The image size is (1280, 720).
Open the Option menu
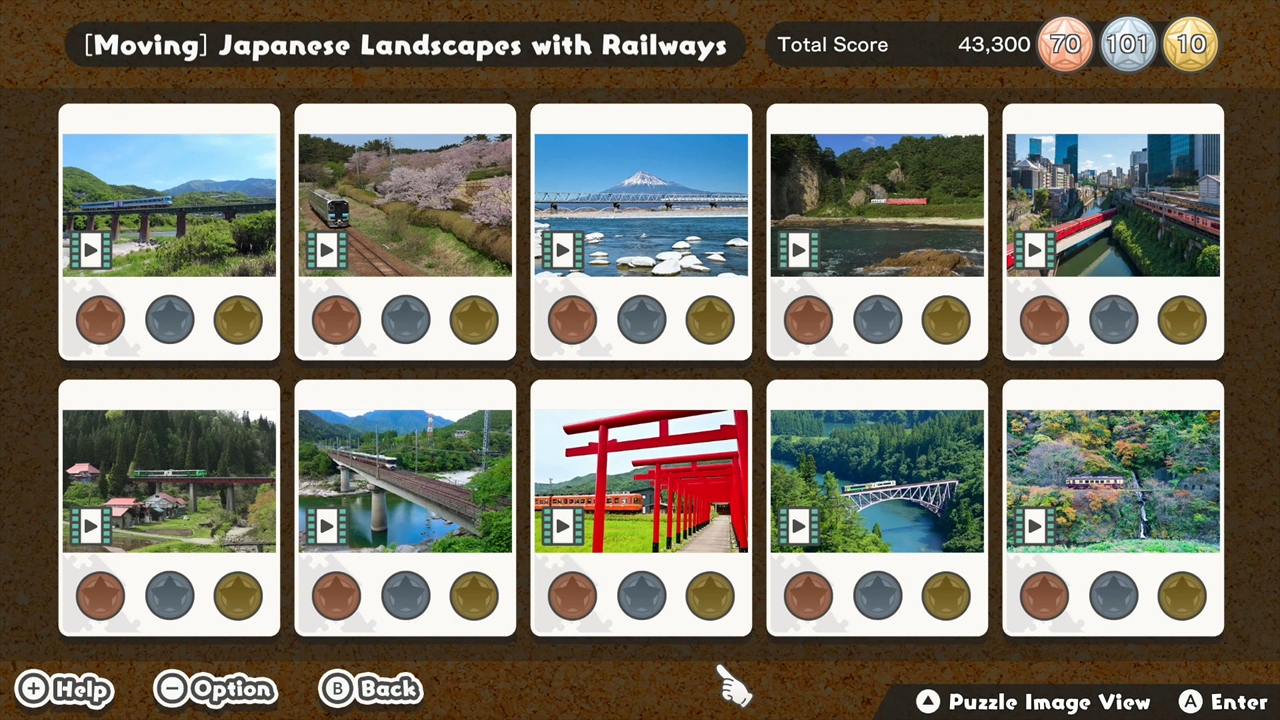click(215, 689)
